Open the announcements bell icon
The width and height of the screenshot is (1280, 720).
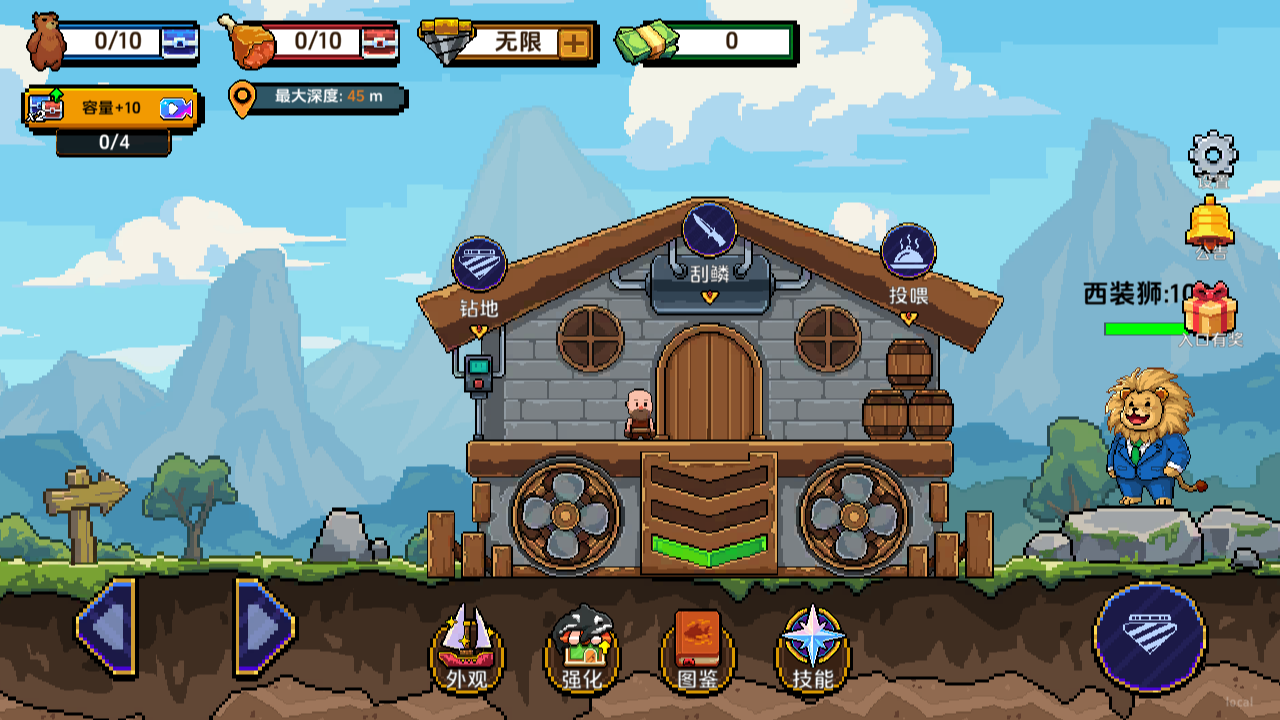tap(1210, 222)
